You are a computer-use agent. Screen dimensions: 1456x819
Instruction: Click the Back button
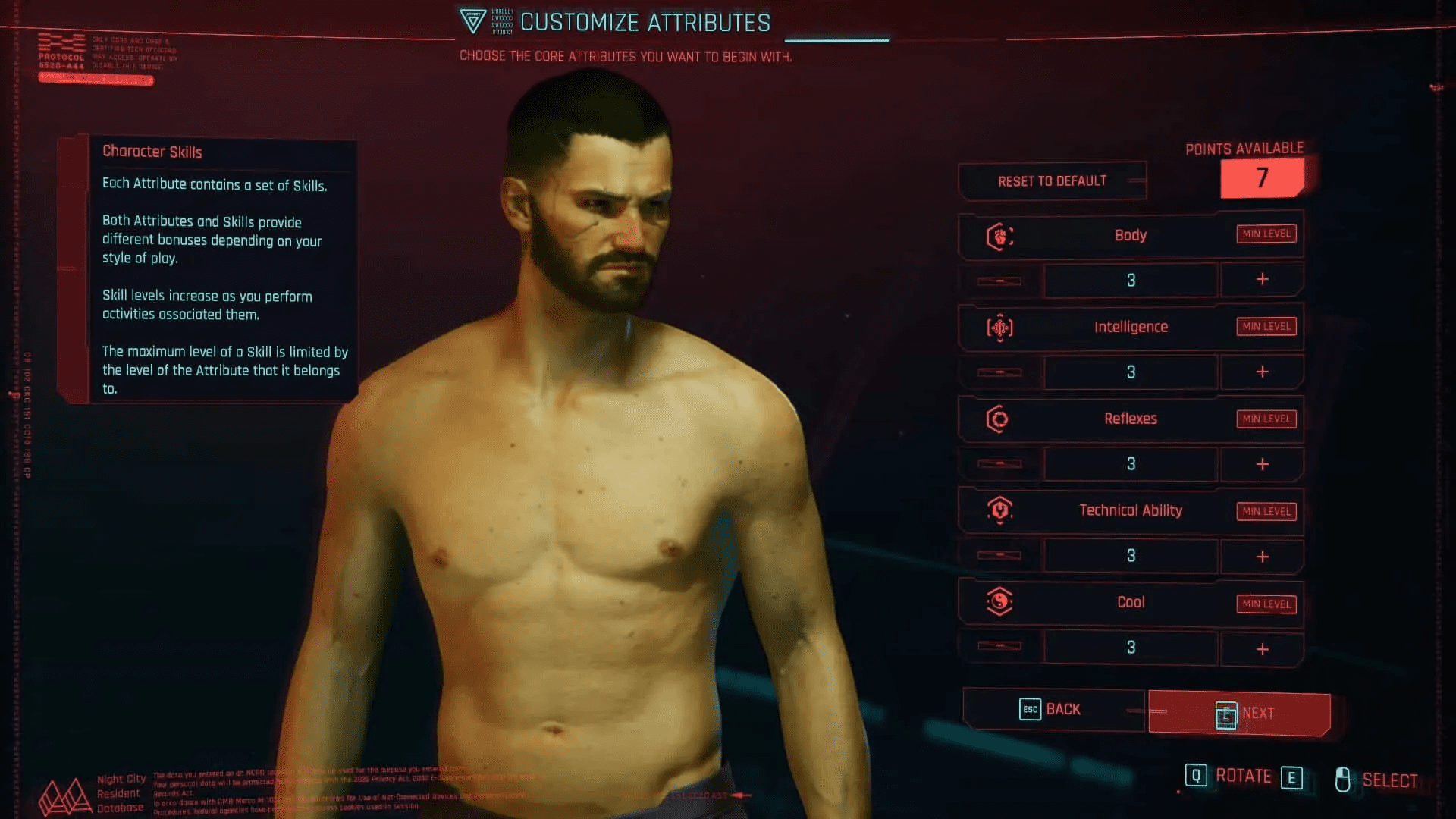click(x=1053, y=709)
